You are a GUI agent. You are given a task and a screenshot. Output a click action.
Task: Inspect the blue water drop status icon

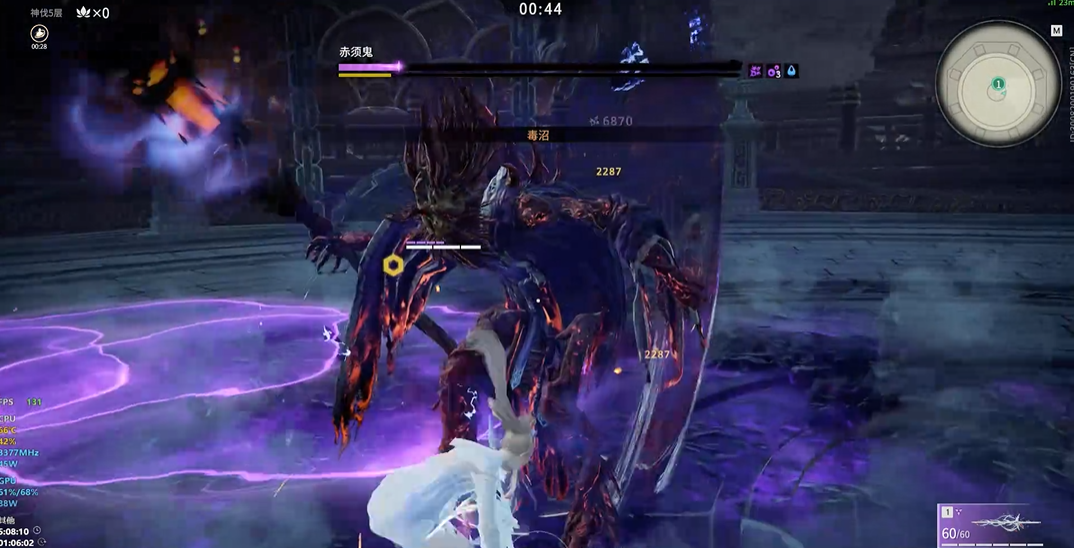click(x=792, y=71)
